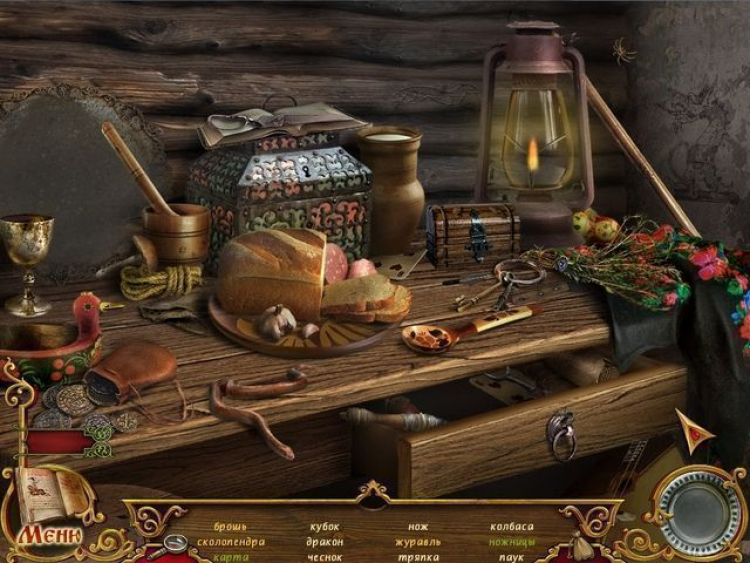Select the word брошь in the list
Image resolution: width=750 pixels, height=563 pixels.
tap(230, 527)
